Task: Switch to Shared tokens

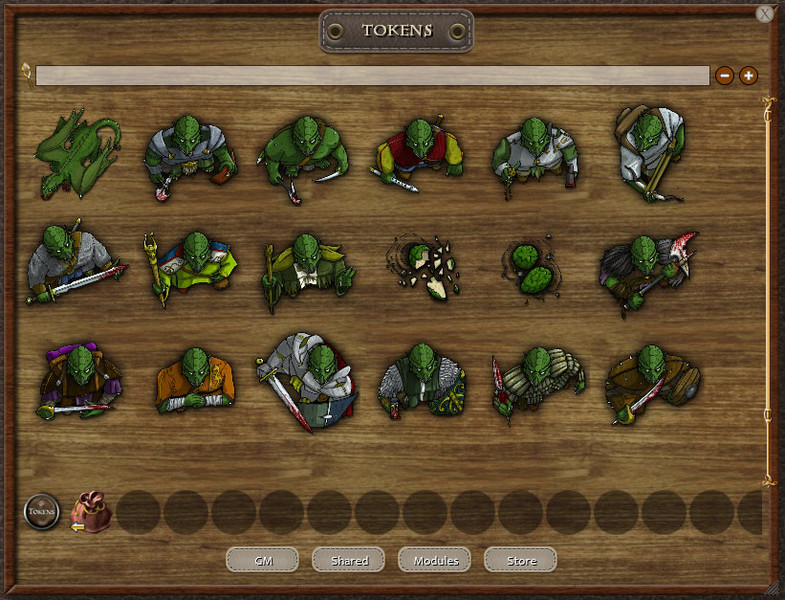Action: tap(348, 560)
